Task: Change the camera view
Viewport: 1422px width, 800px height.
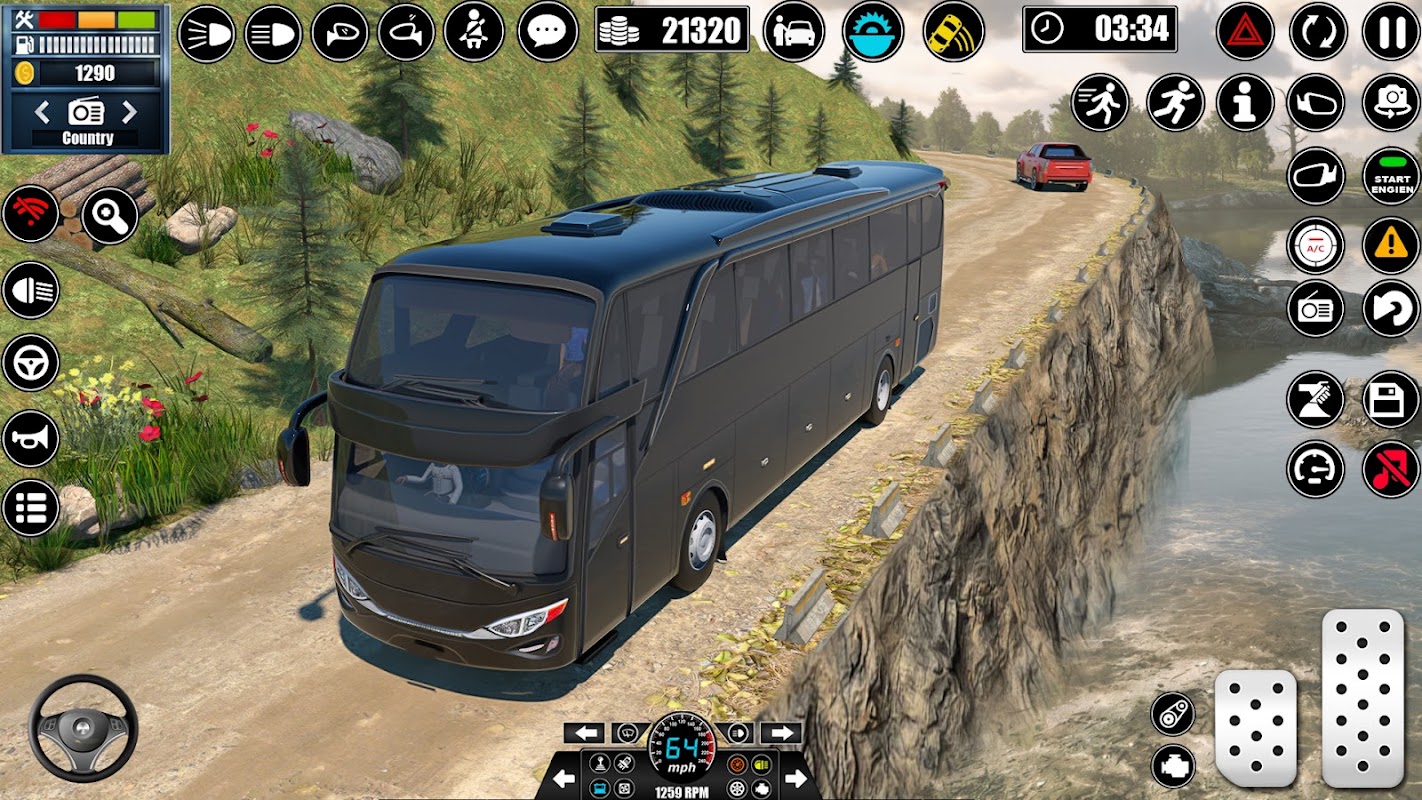Action: pyautogui.click(x=1391, y=103)
